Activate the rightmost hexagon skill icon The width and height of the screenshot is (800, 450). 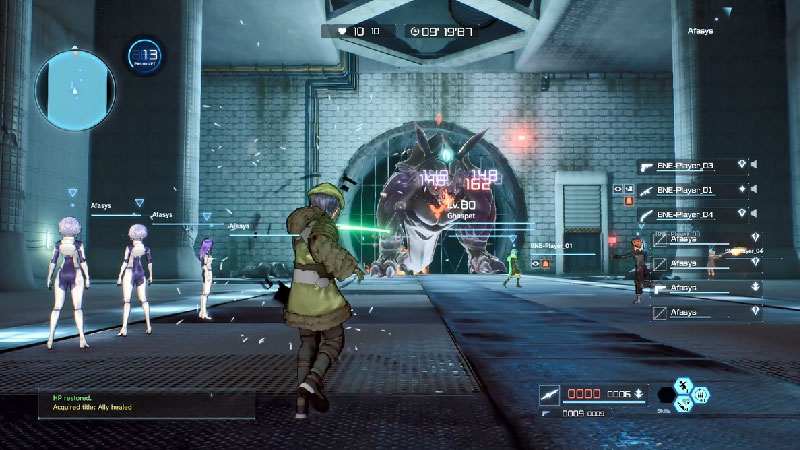point(701,395)
